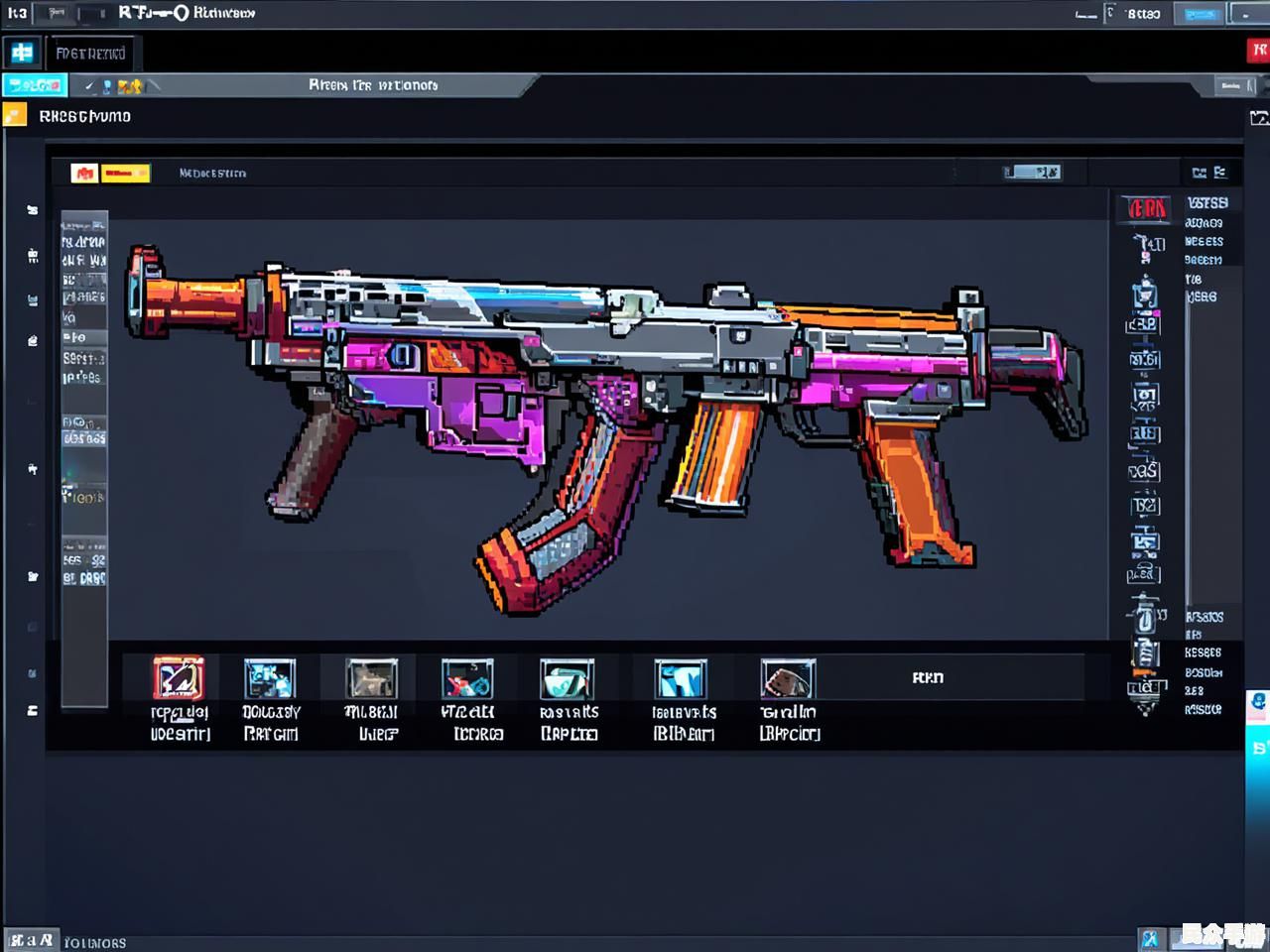
Task: Select the red-highlighted entry atop the attachment column
Action: pyautogui.click(x=1147, y=208)
